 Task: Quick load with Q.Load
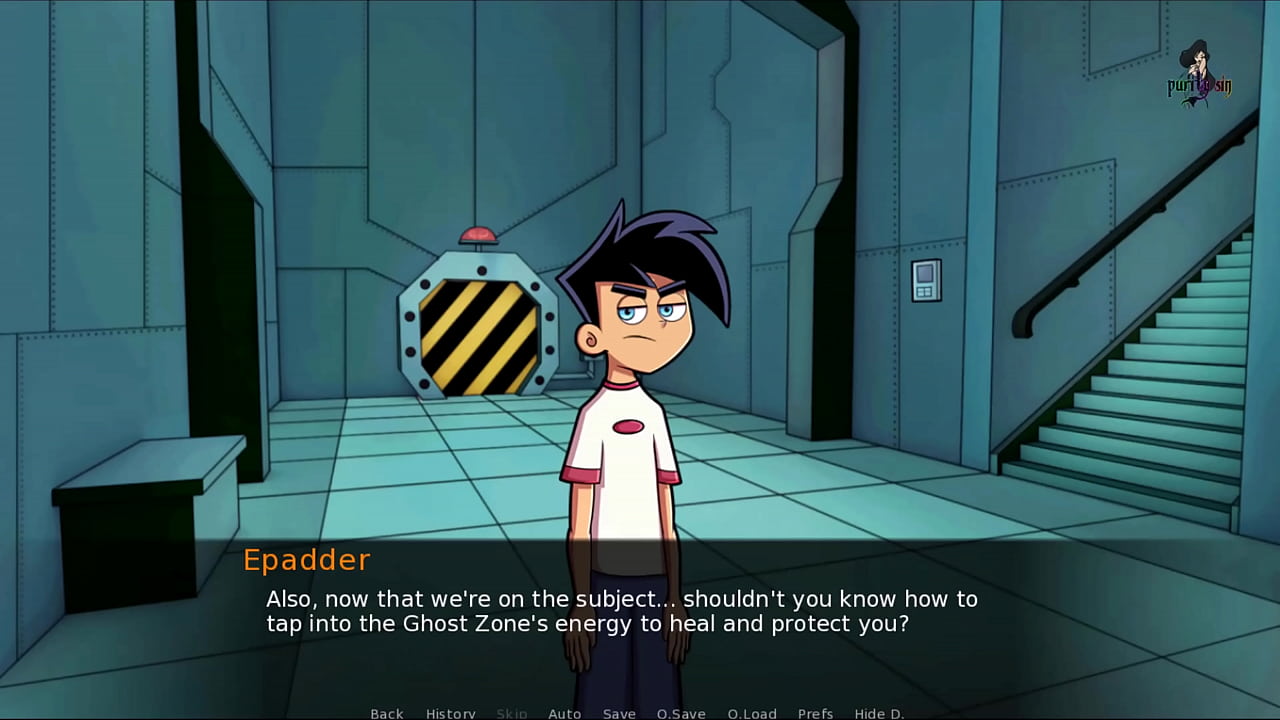(x=752, y=713)
